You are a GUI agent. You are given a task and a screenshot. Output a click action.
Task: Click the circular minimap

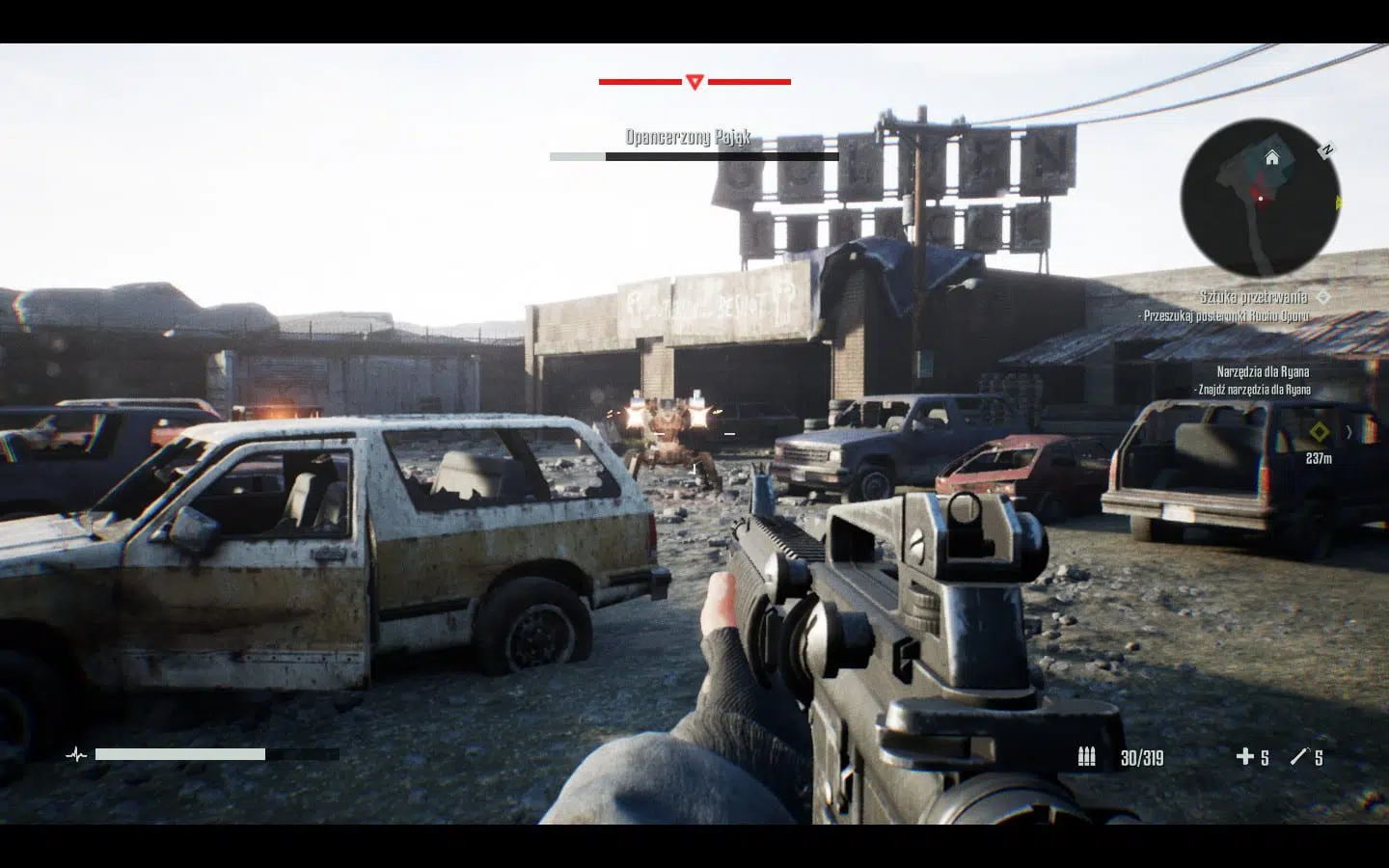pos(1260,199)
